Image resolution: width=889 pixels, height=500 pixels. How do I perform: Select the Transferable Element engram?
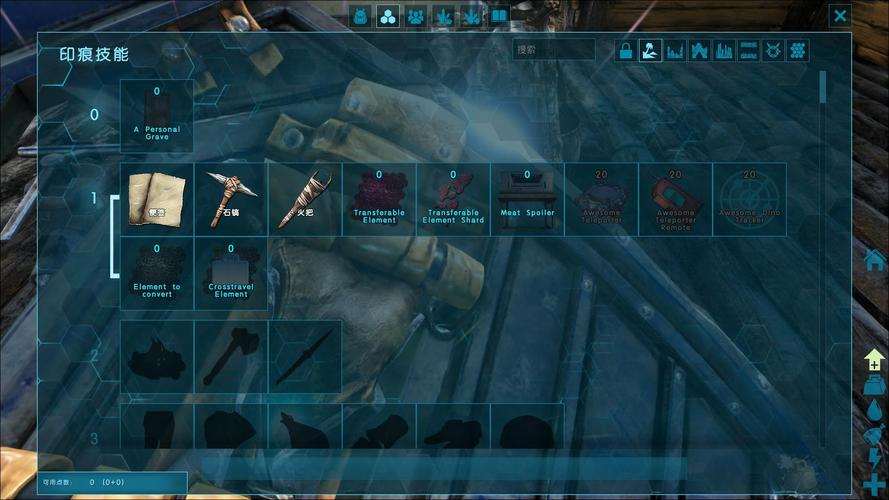(379, 199)
